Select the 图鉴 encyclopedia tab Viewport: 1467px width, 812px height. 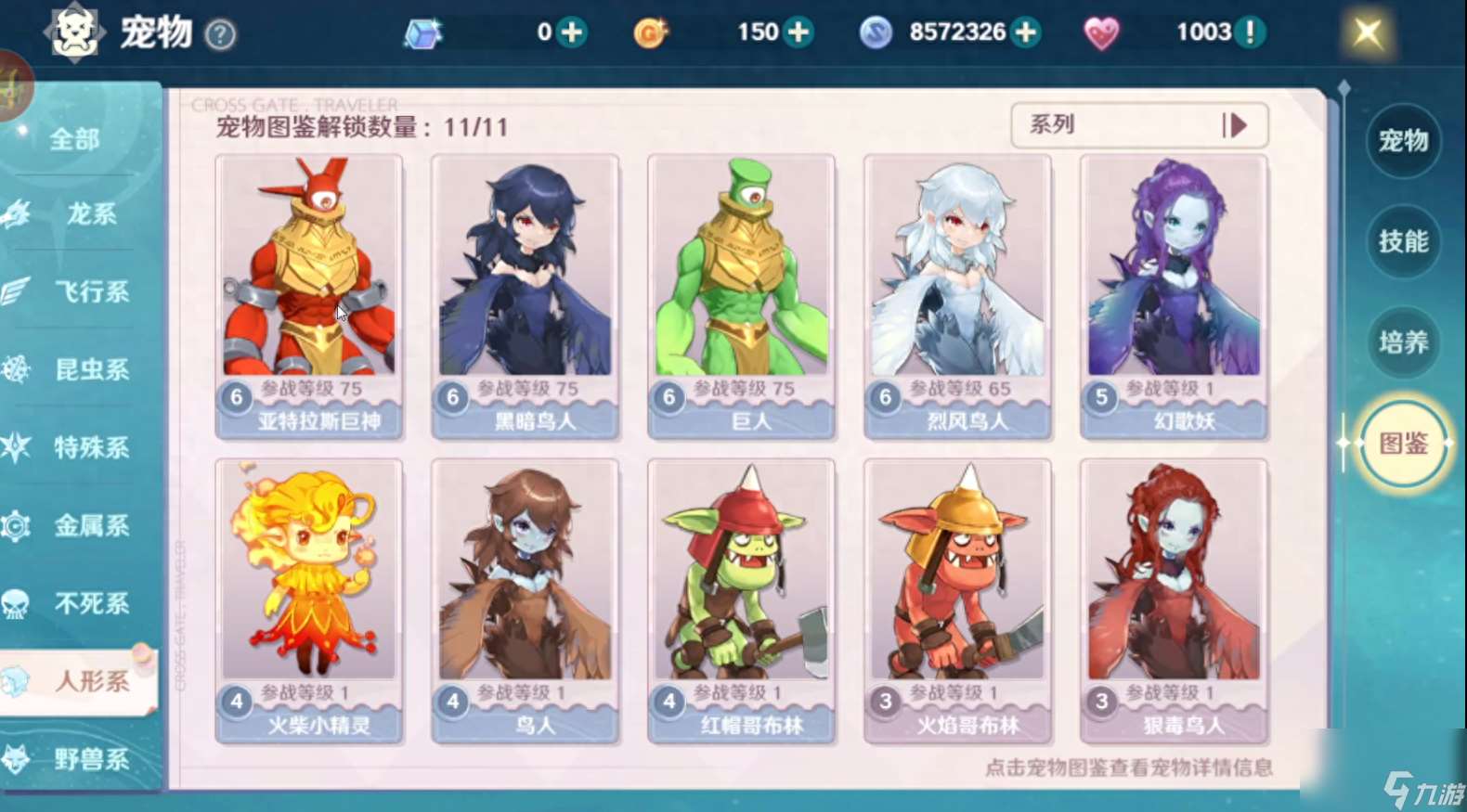[x=1402, y=445]
